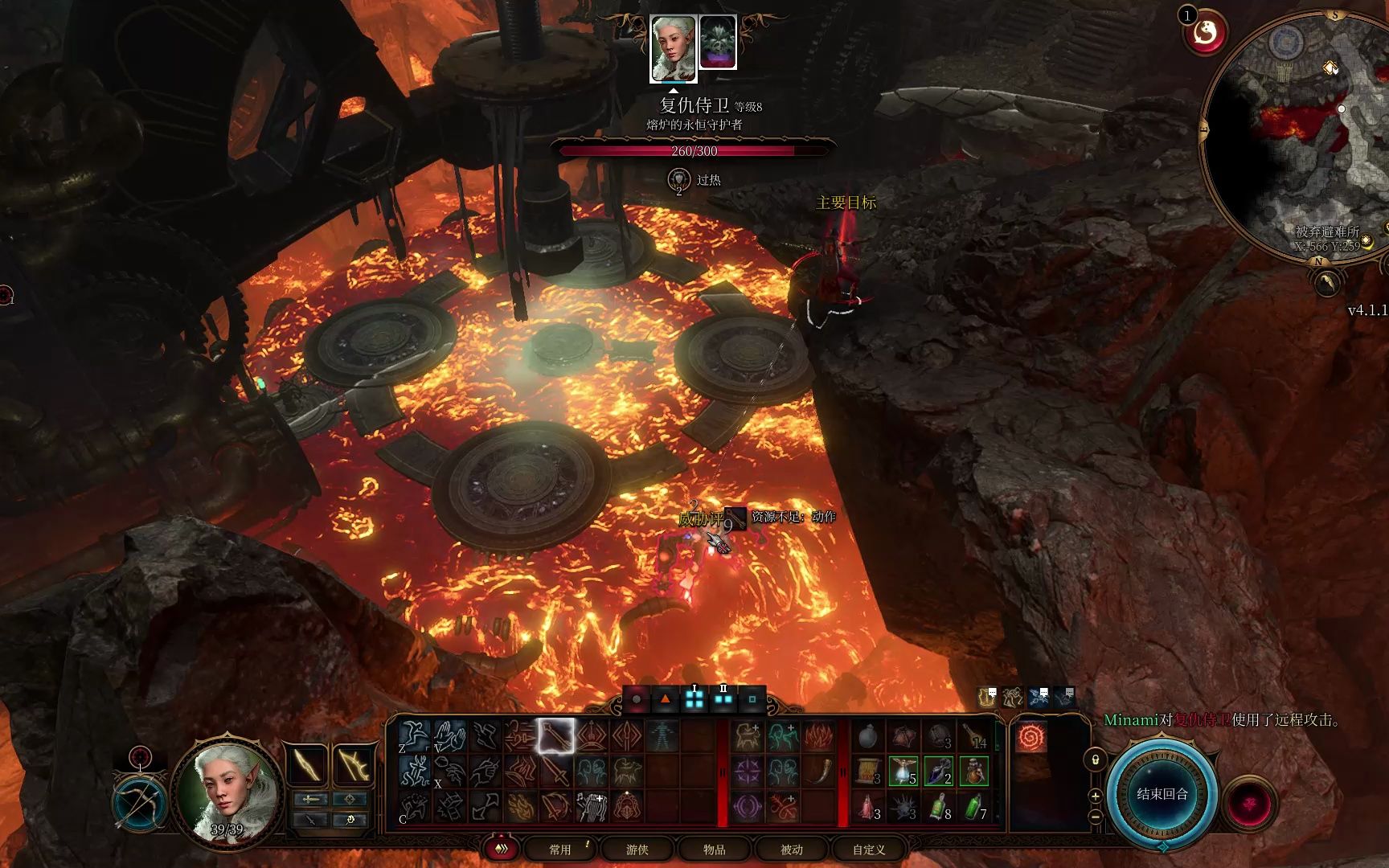Show the 被动 passives tab
This screenshot has height=868, width=1389.
click(x=791, y=850)
